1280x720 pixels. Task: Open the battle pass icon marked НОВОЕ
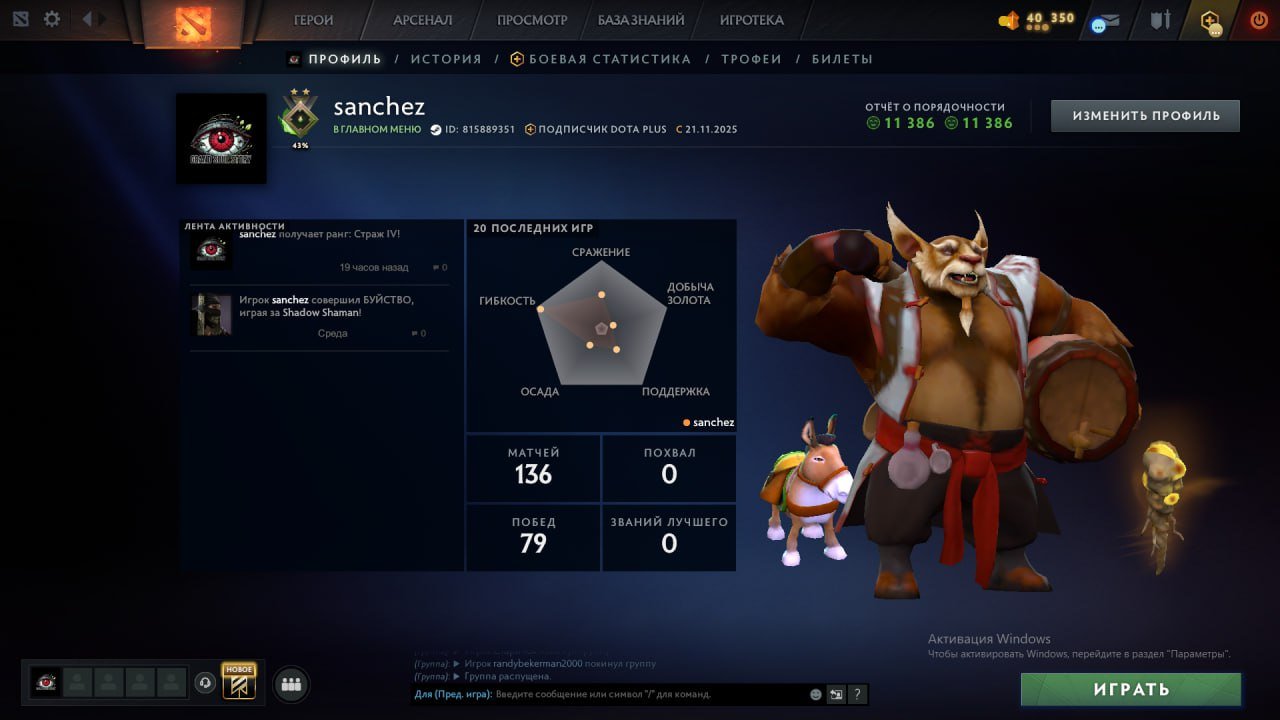240,682
